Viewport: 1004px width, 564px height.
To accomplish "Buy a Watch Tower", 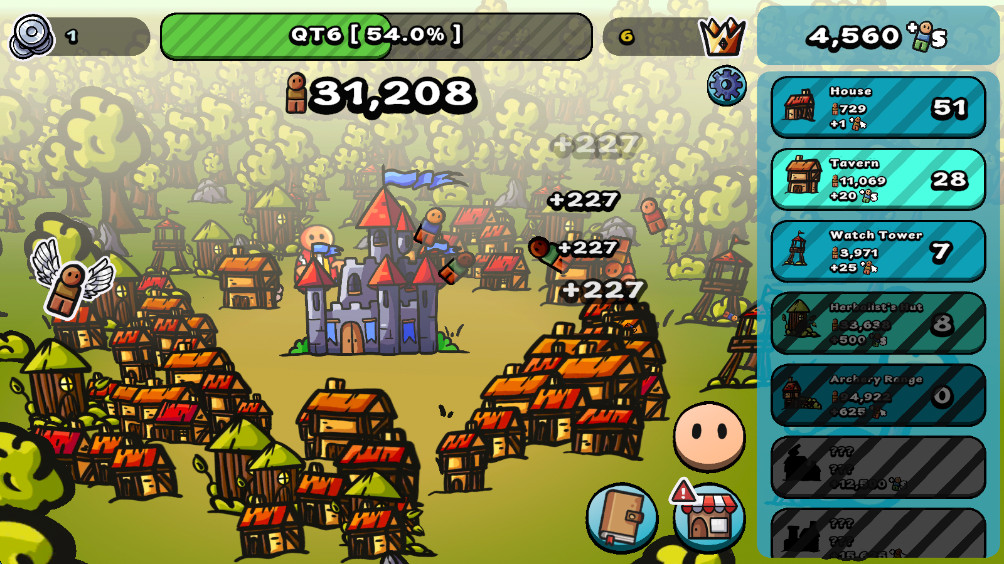I will 877,251.
